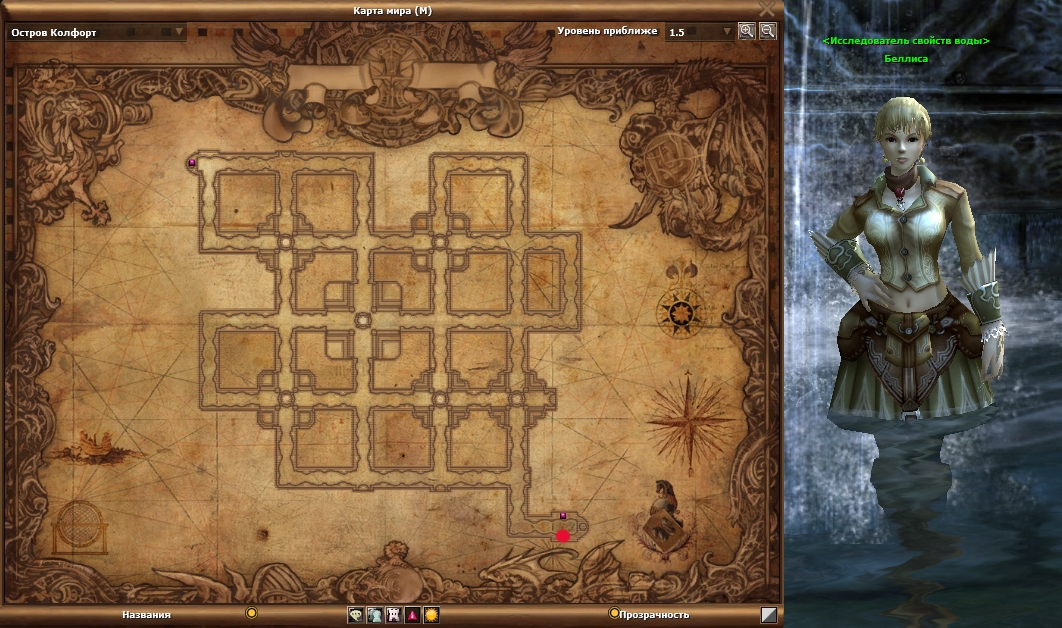This screenshot has width=1062, height=628.
Task: Open the zoom level 1.5 dropdown
Action: point(727,32)
